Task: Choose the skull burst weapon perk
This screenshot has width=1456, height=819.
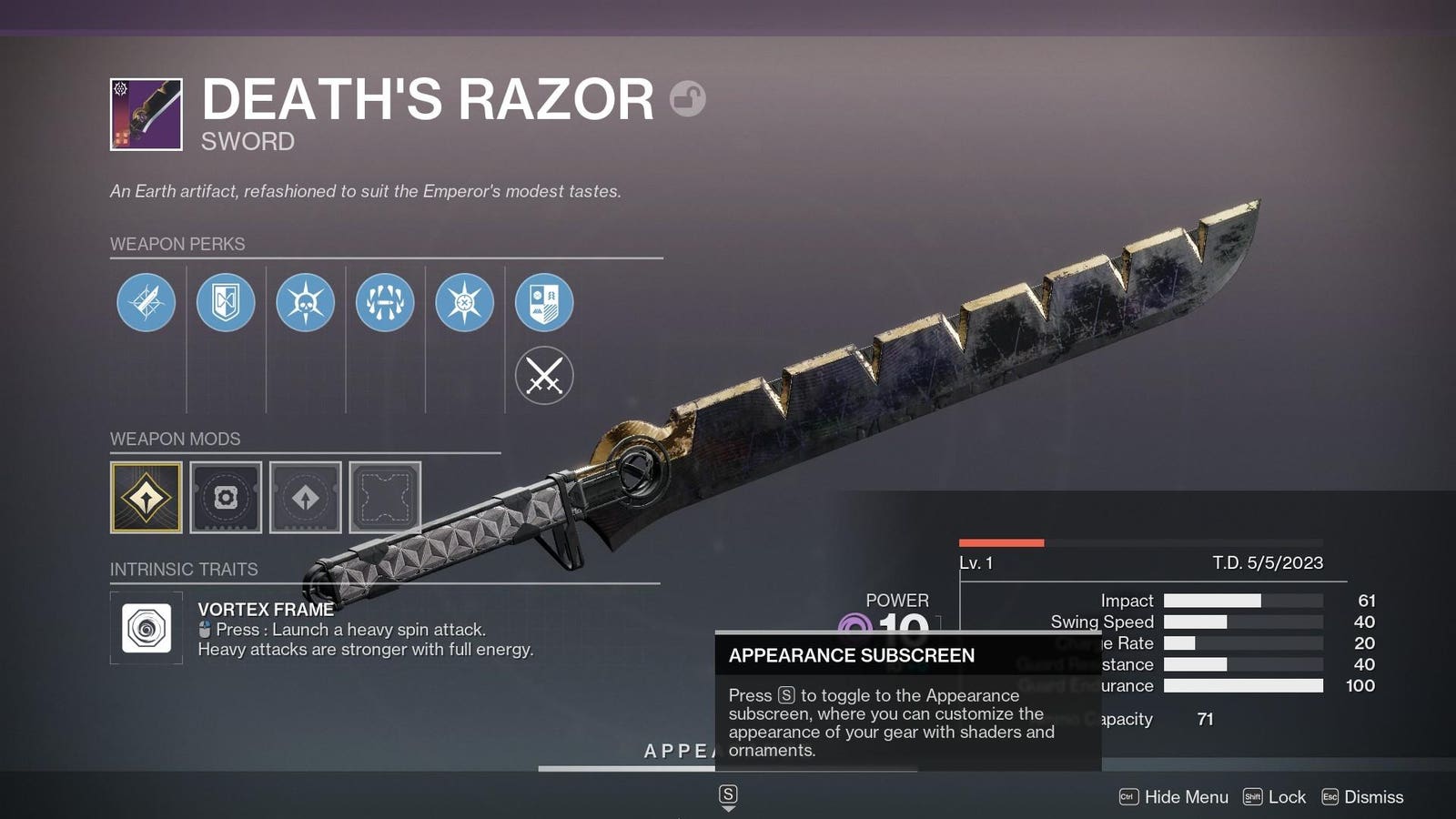Action: 305,302
